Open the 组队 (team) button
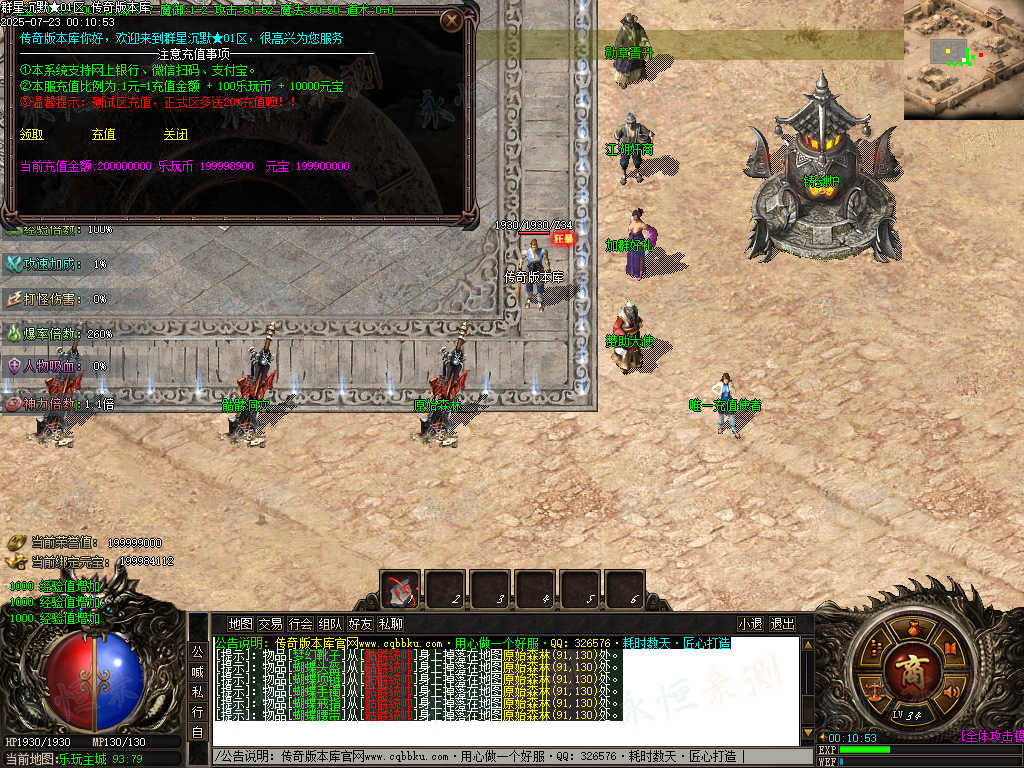 point(330,624)
